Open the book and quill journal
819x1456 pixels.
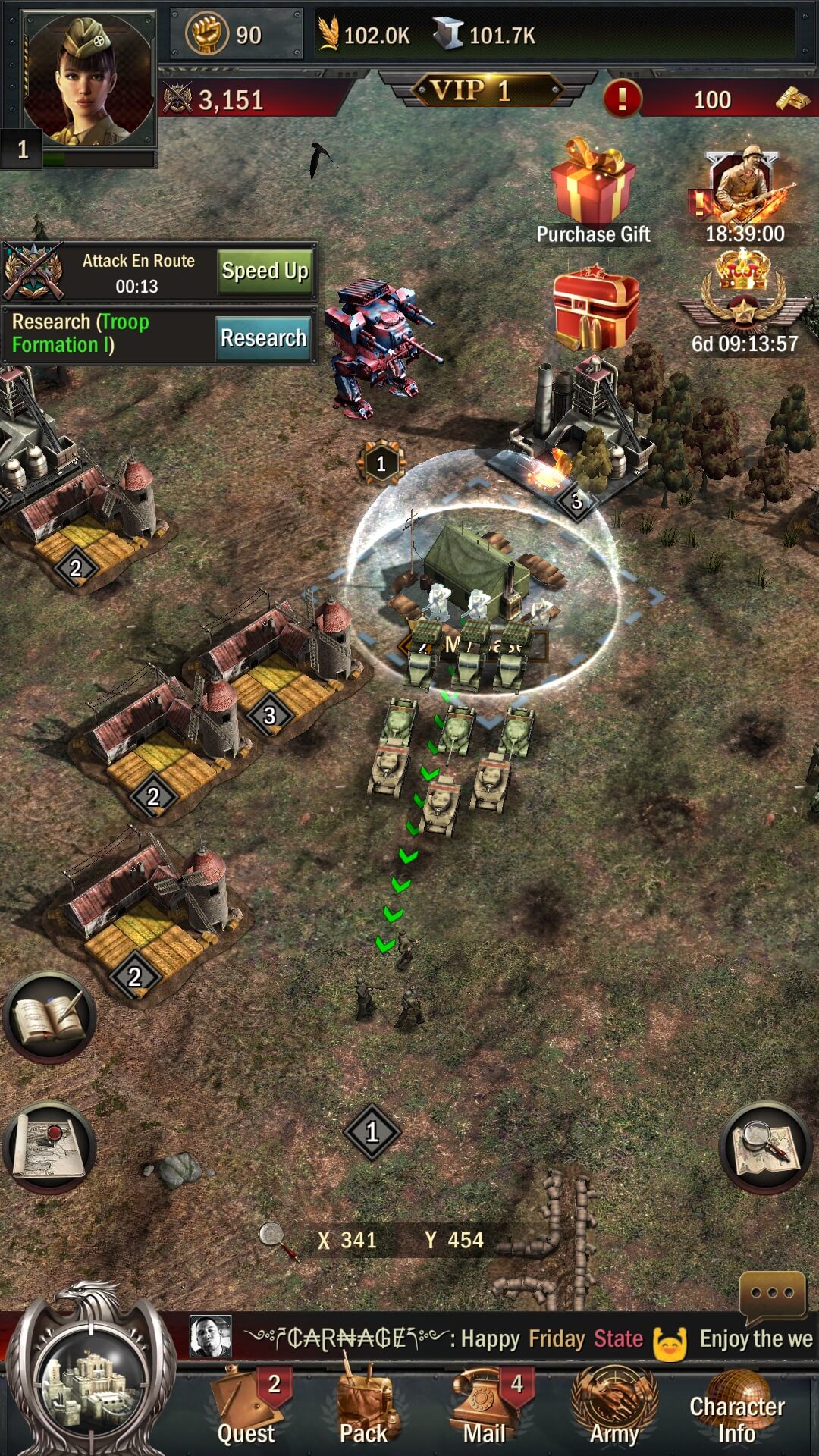tap(50, 1018)
